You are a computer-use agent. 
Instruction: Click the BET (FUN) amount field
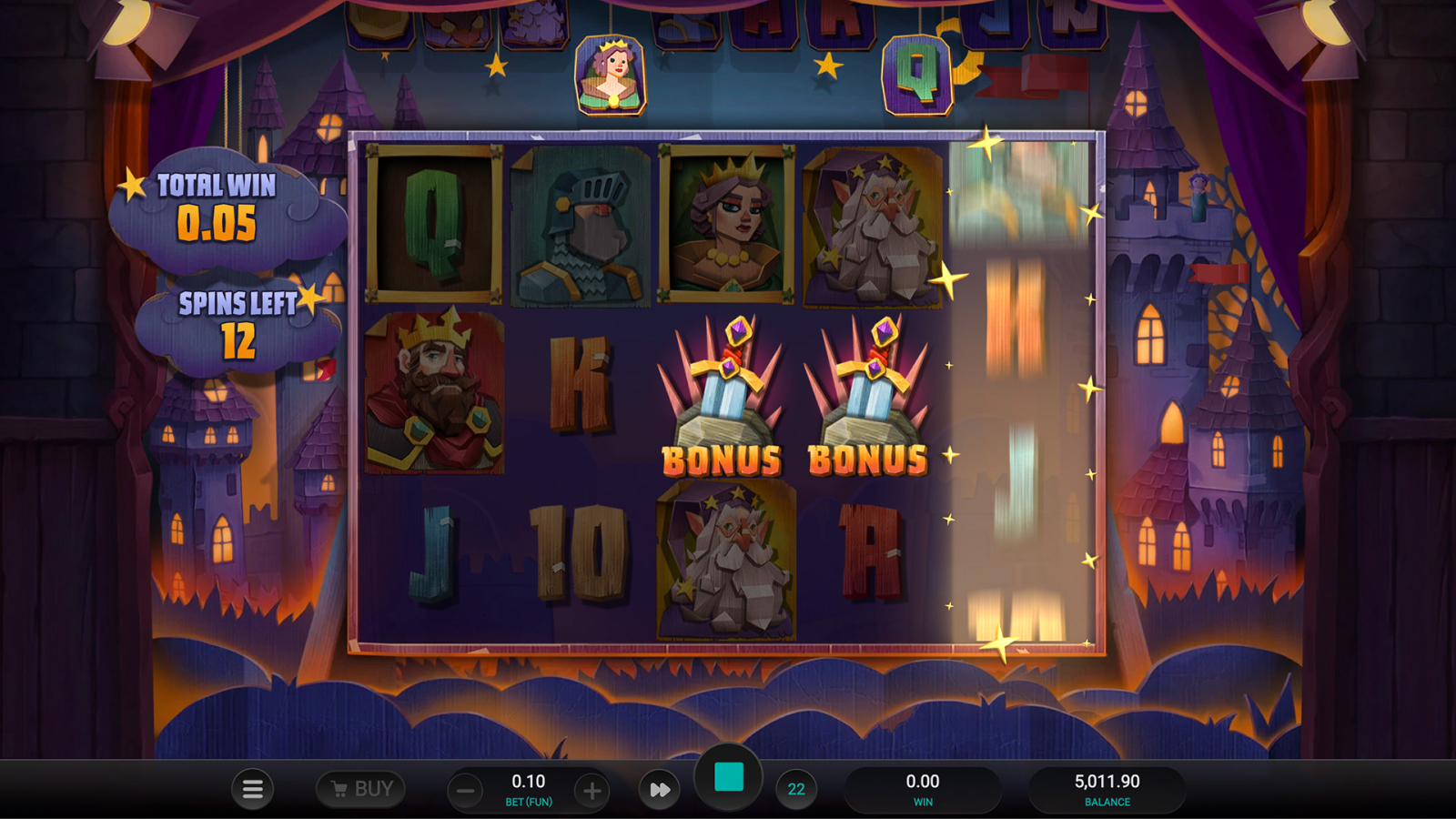tap(530, 789)
